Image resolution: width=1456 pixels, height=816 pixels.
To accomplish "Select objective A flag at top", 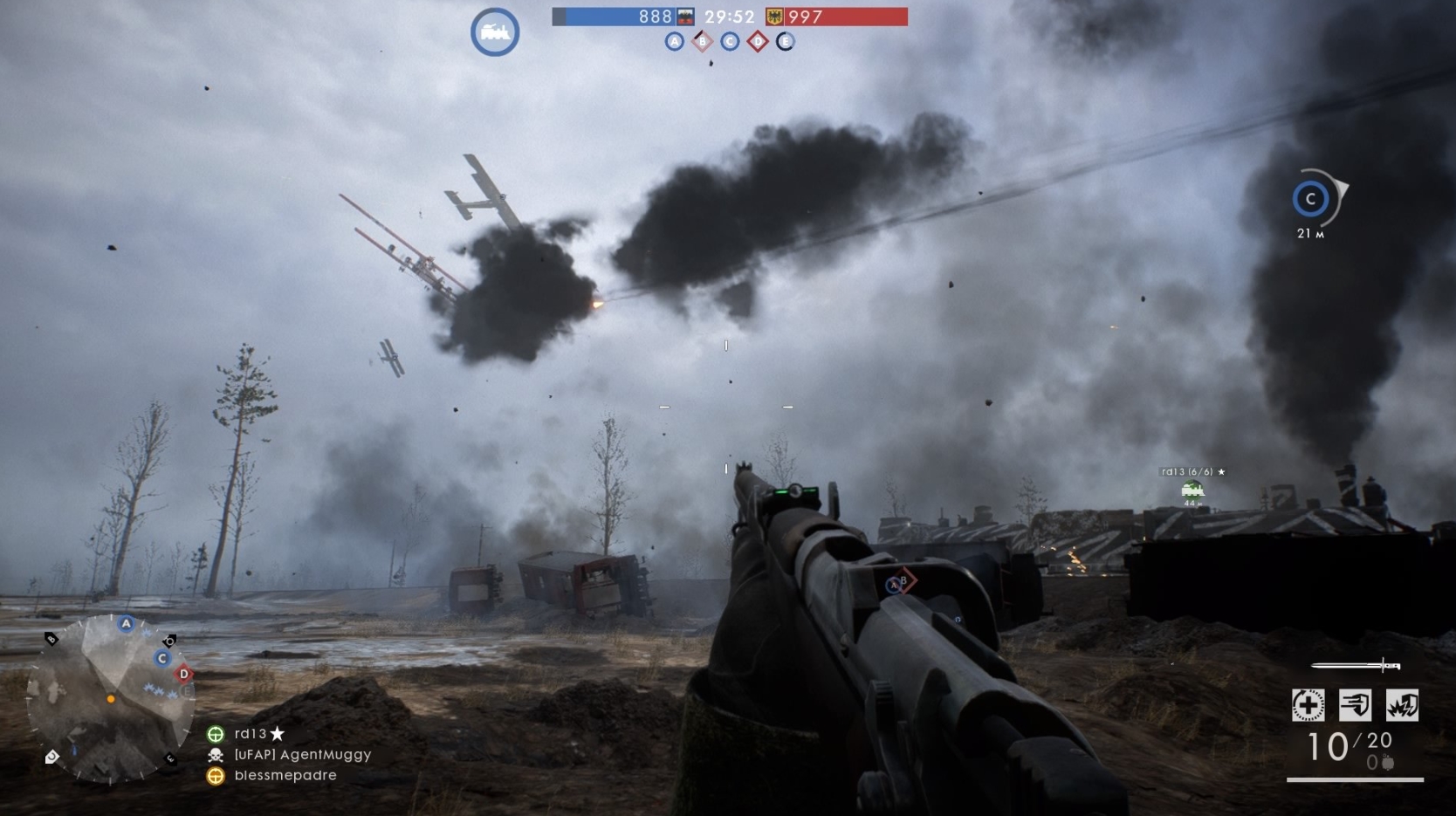I will [674, 41].
